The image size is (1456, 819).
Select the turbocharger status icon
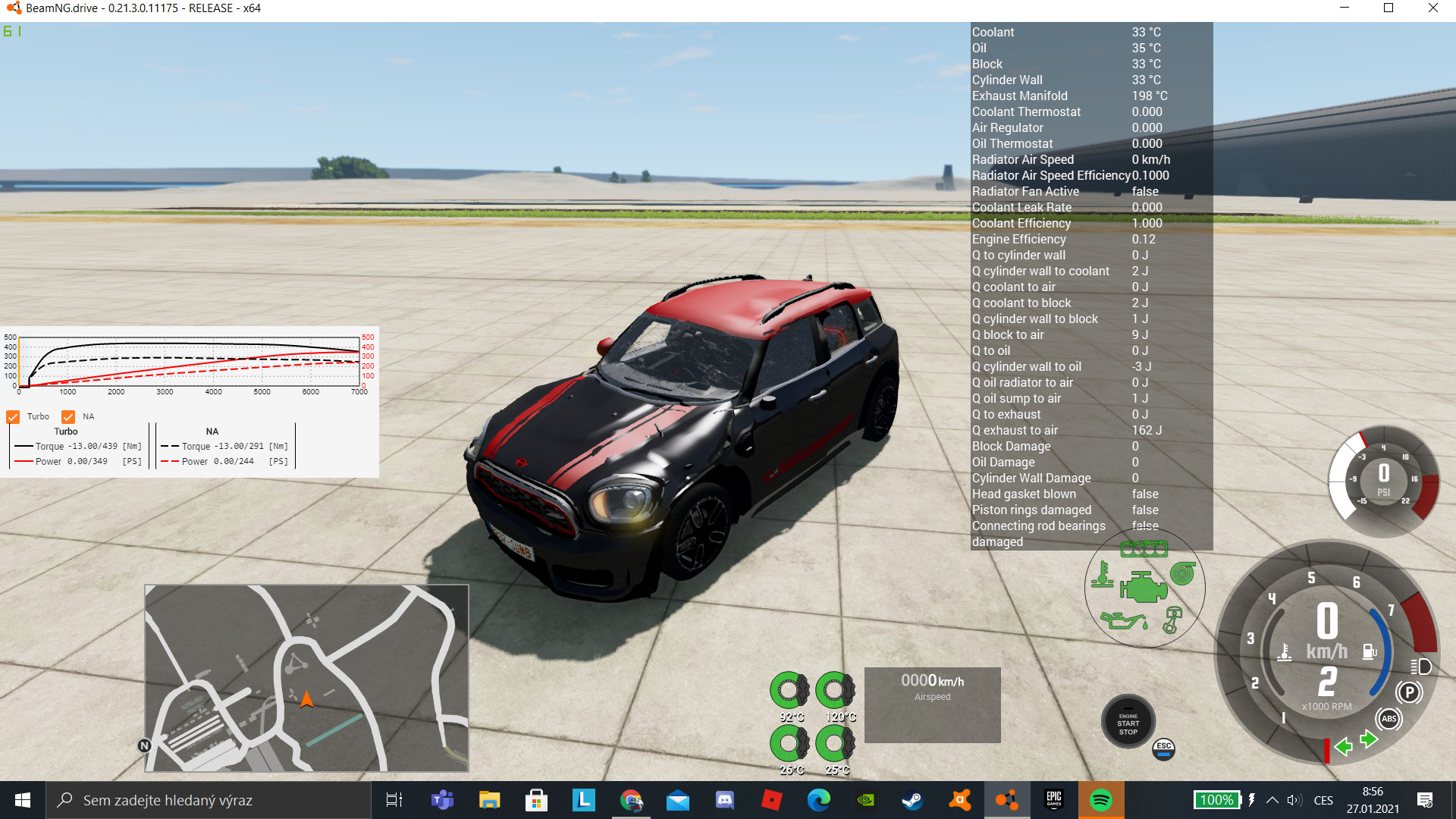point(1183,573)
